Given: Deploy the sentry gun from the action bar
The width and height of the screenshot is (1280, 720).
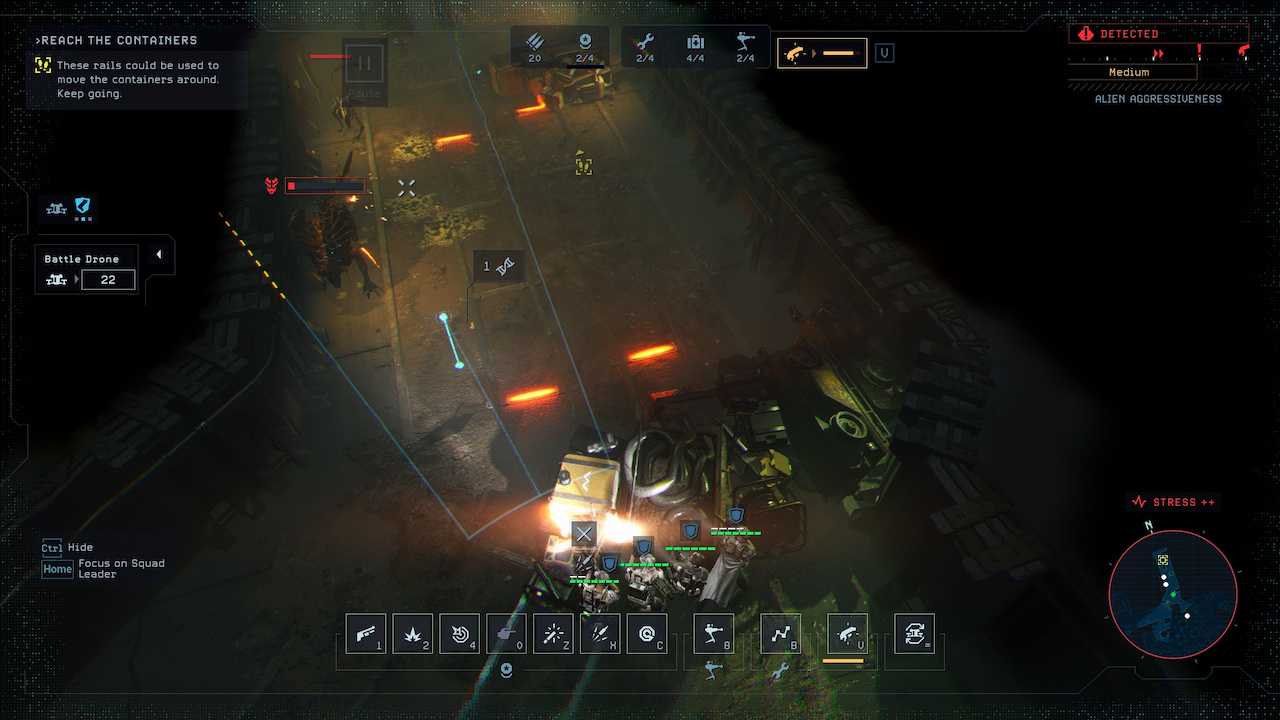Looking at the screenshot, I should (714, 633).
